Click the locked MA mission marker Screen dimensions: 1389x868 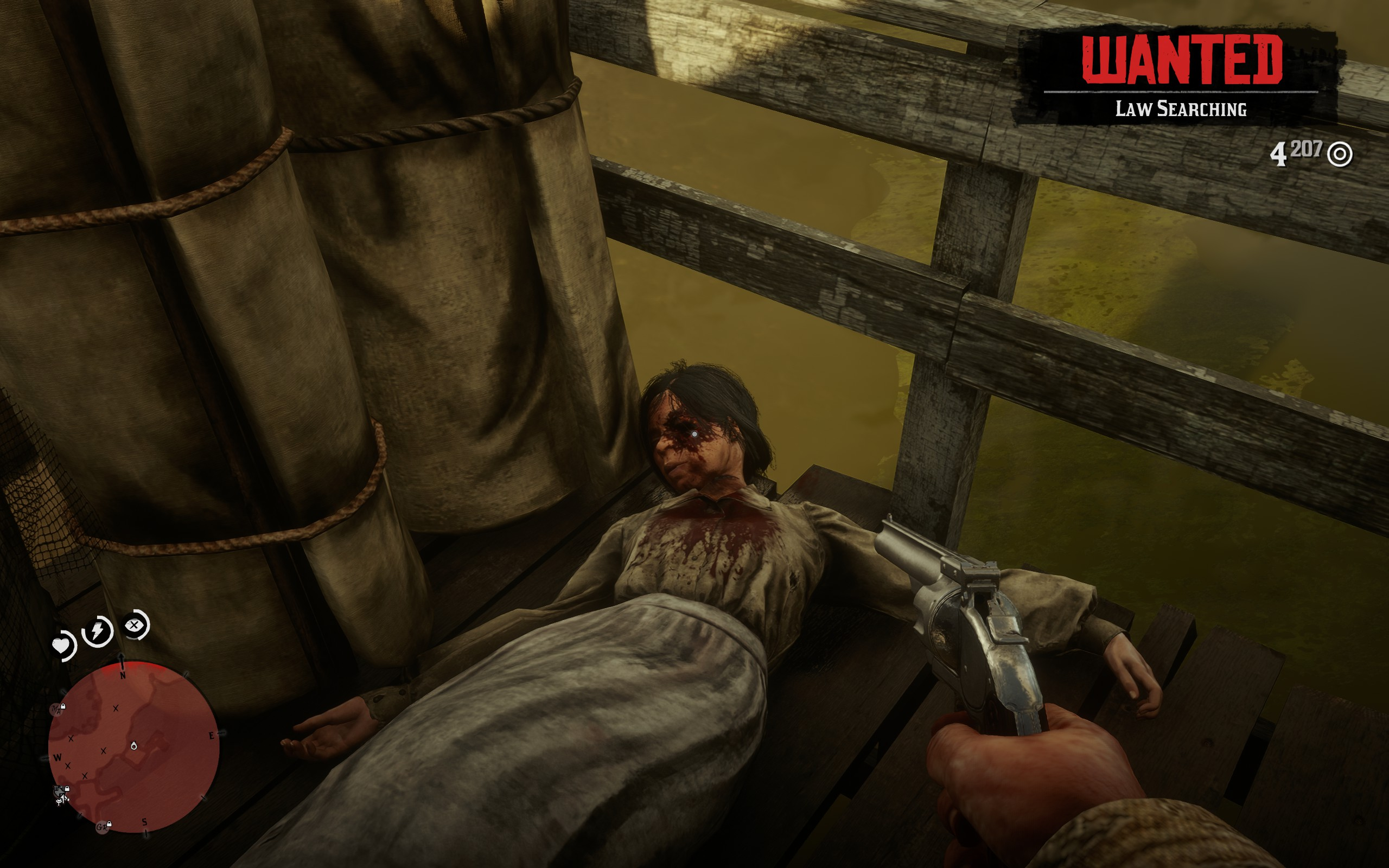58,710
